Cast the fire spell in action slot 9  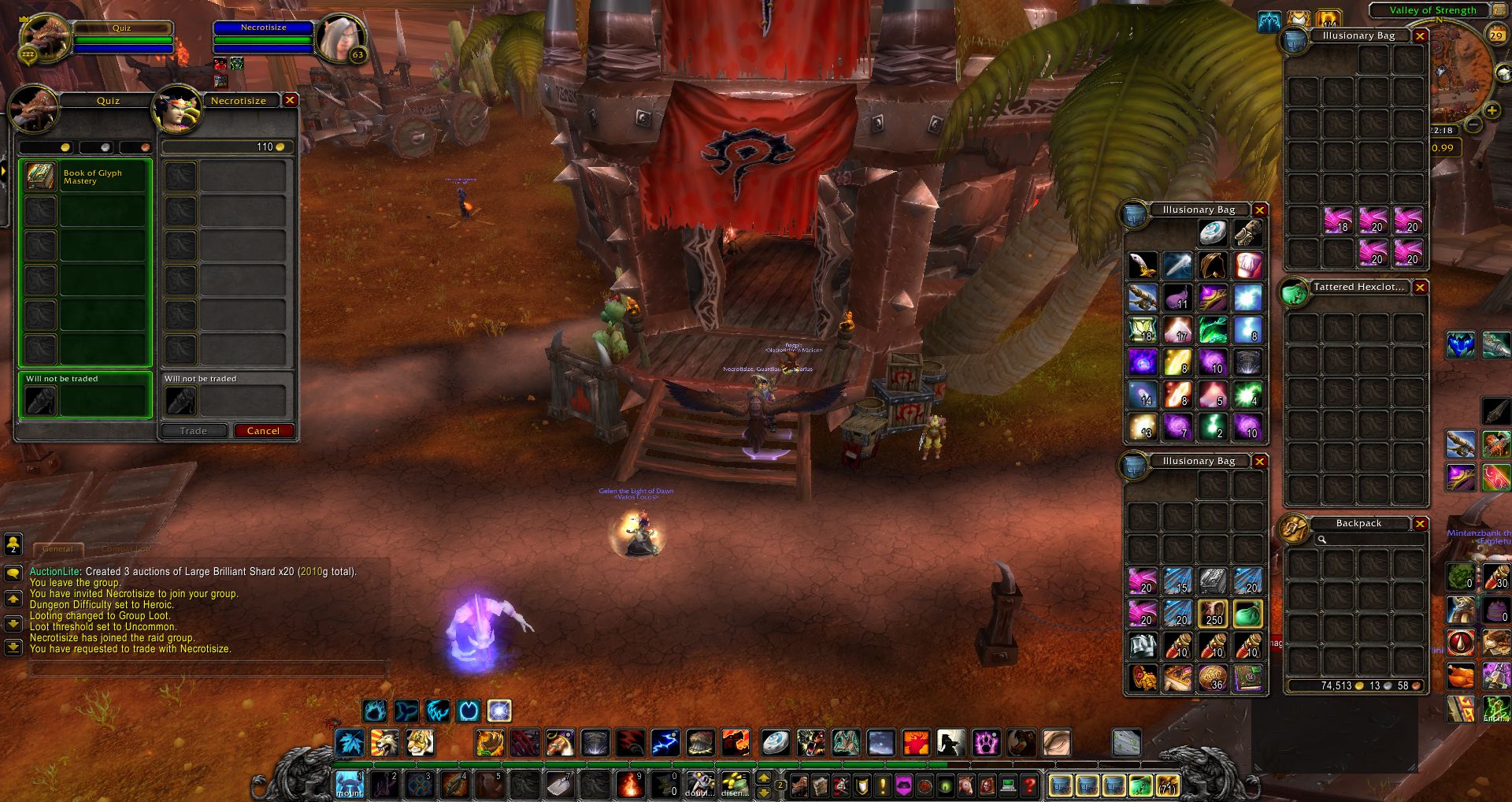[630, 785]
